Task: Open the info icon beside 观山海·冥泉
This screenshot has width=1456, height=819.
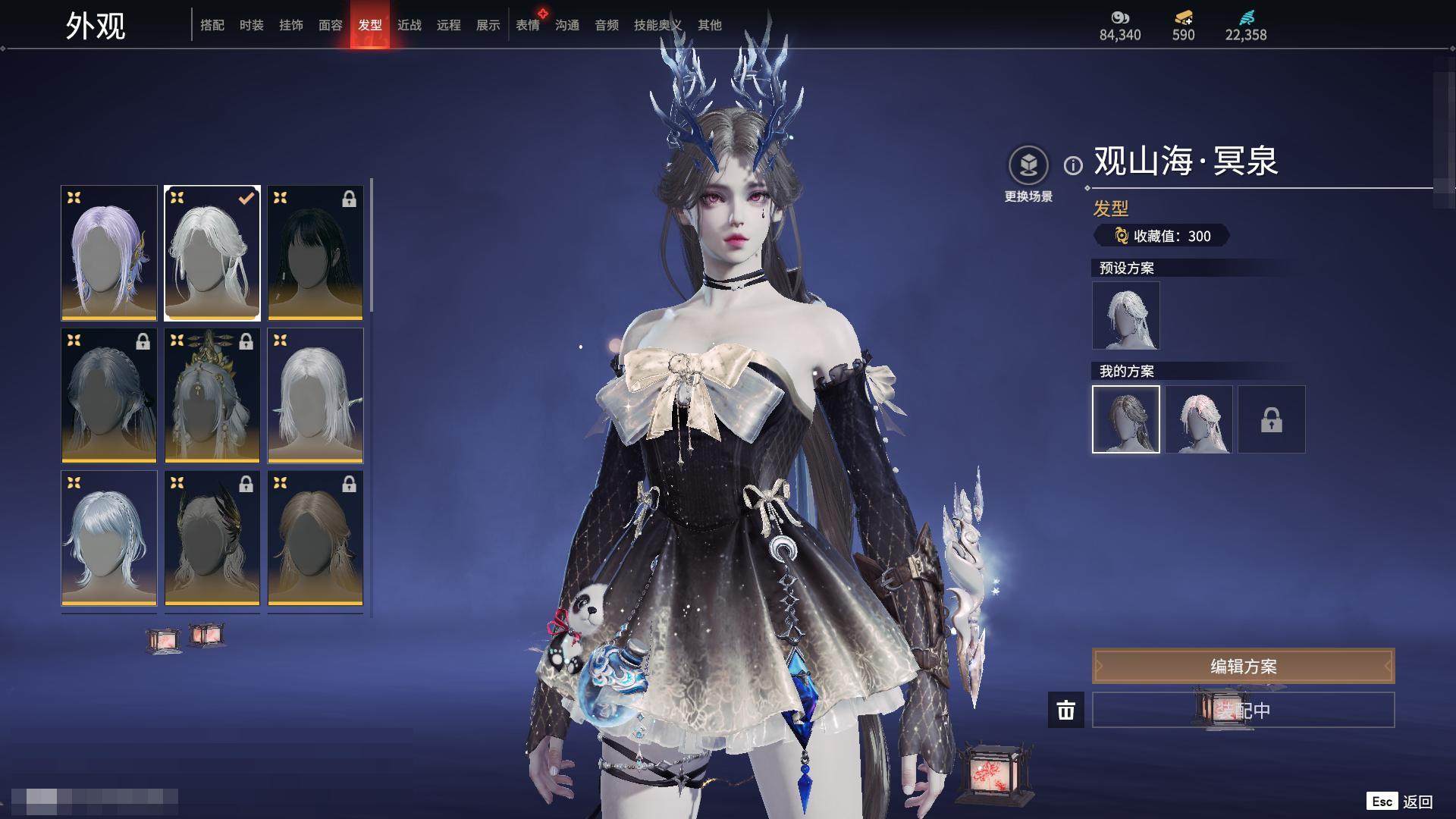Action: point(1073,165)
